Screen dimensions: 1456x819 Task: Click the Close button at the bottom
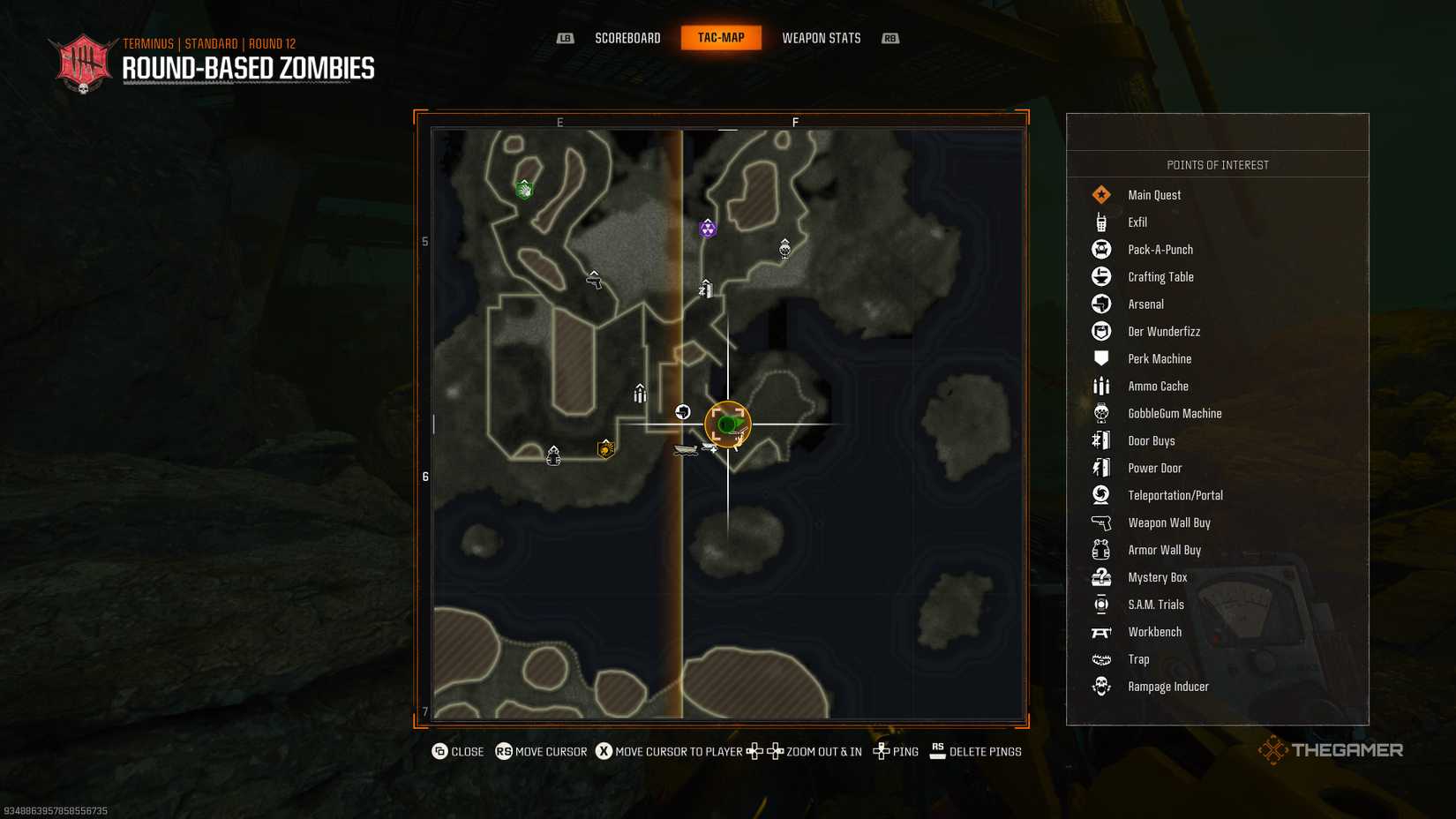click(458, 752)
